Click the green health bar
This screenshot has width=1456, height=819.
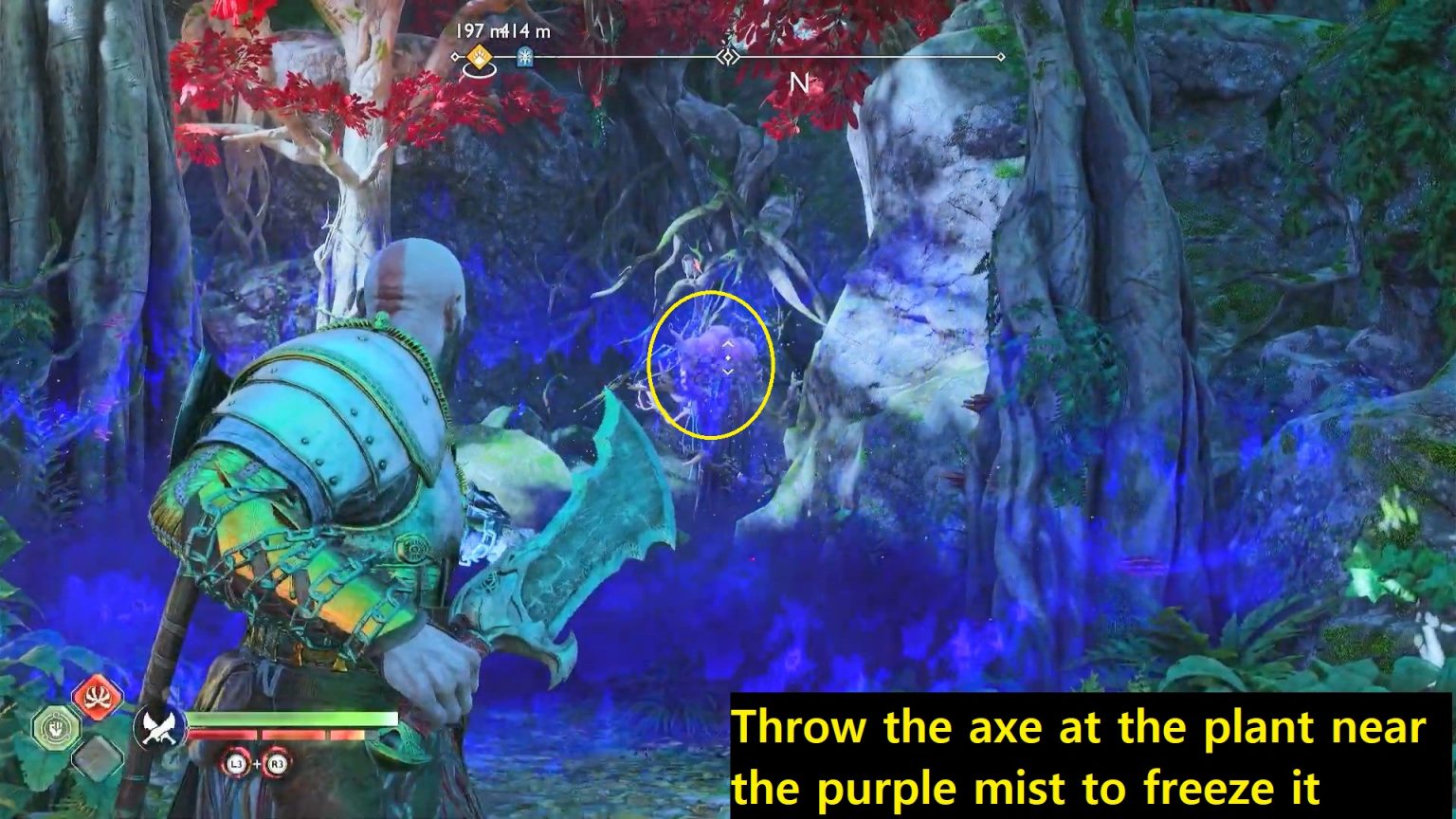(x=291, y=719)
